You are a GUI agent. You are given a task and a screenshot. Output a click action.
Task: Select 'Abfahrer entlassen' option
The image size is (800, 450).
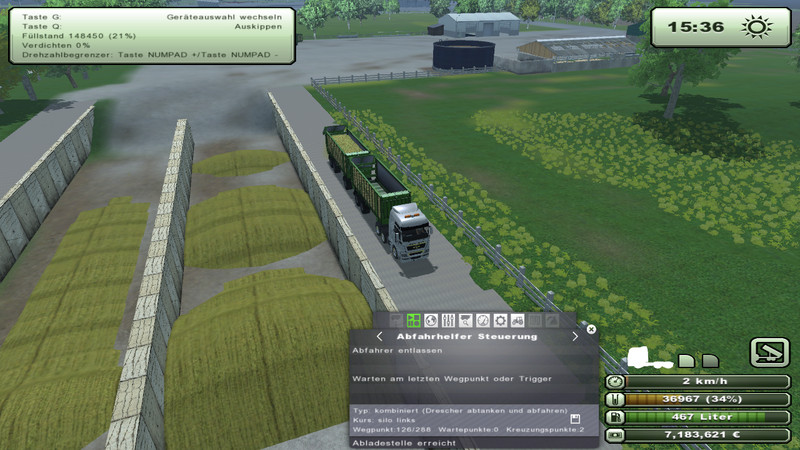point(380,351)
